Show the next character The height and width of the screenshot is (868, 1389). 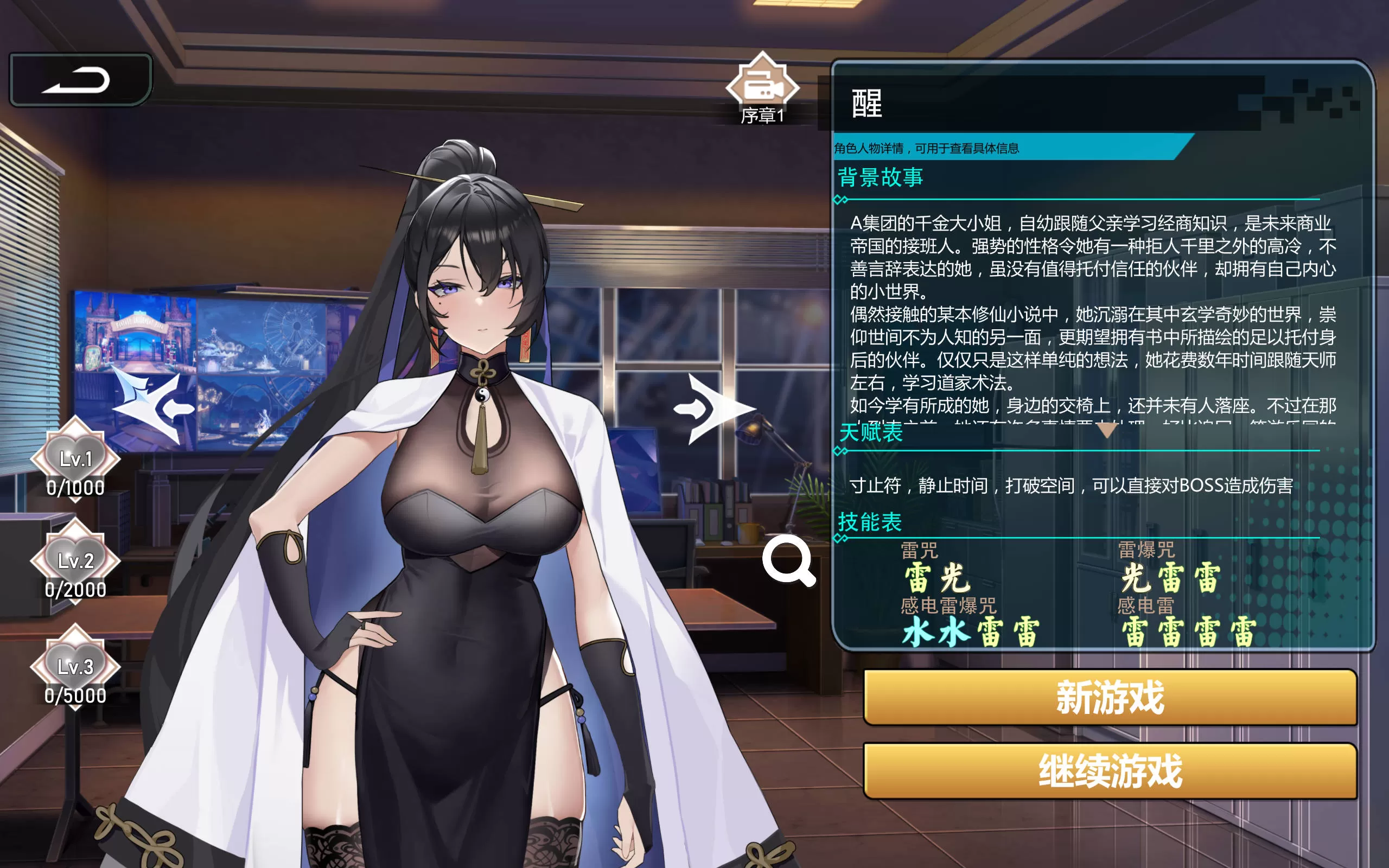pos(715,408)
